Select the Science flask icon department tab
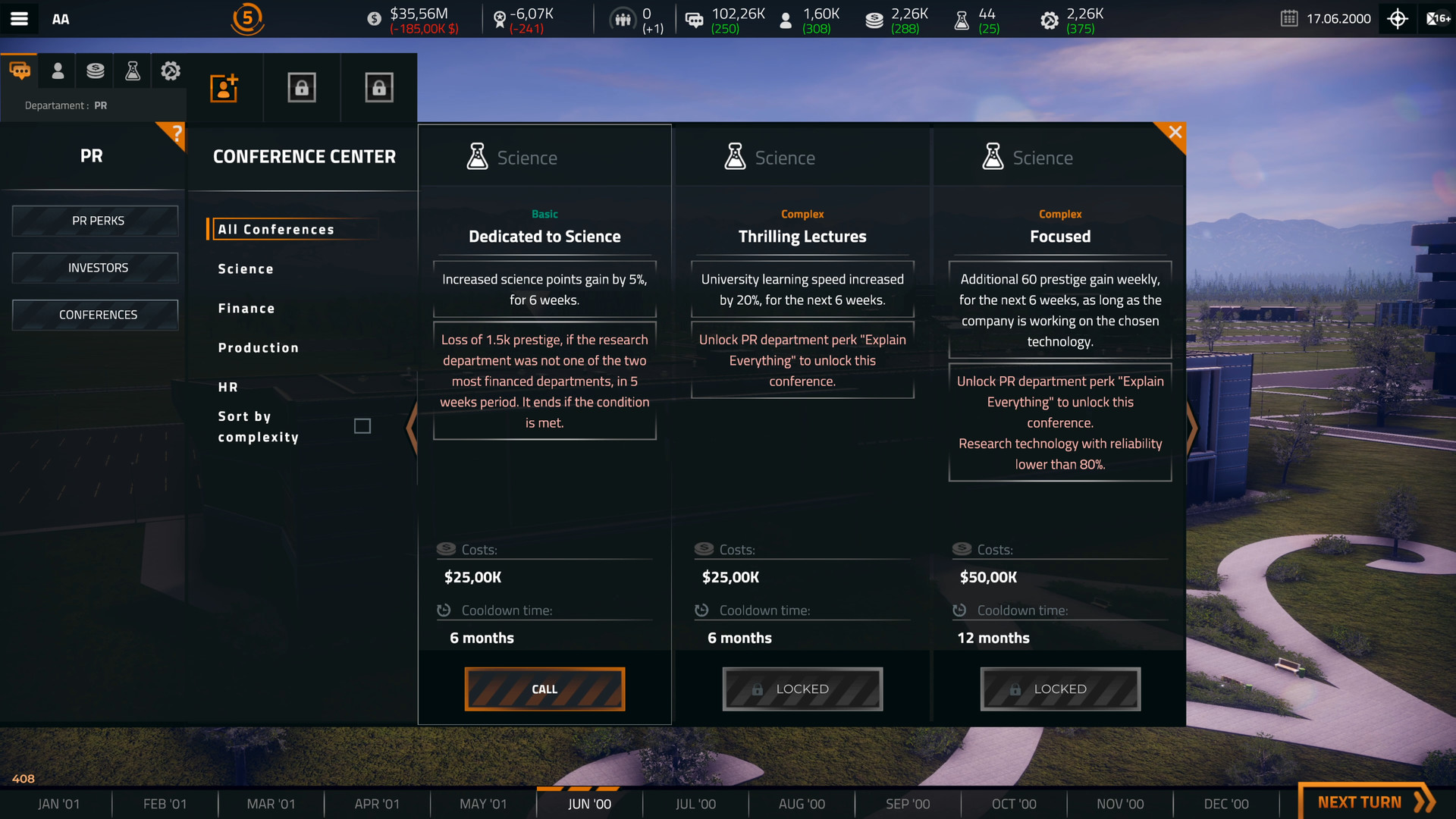Image resolution: width=1456 pixels, height=819 pixels. tap(132, 70)
